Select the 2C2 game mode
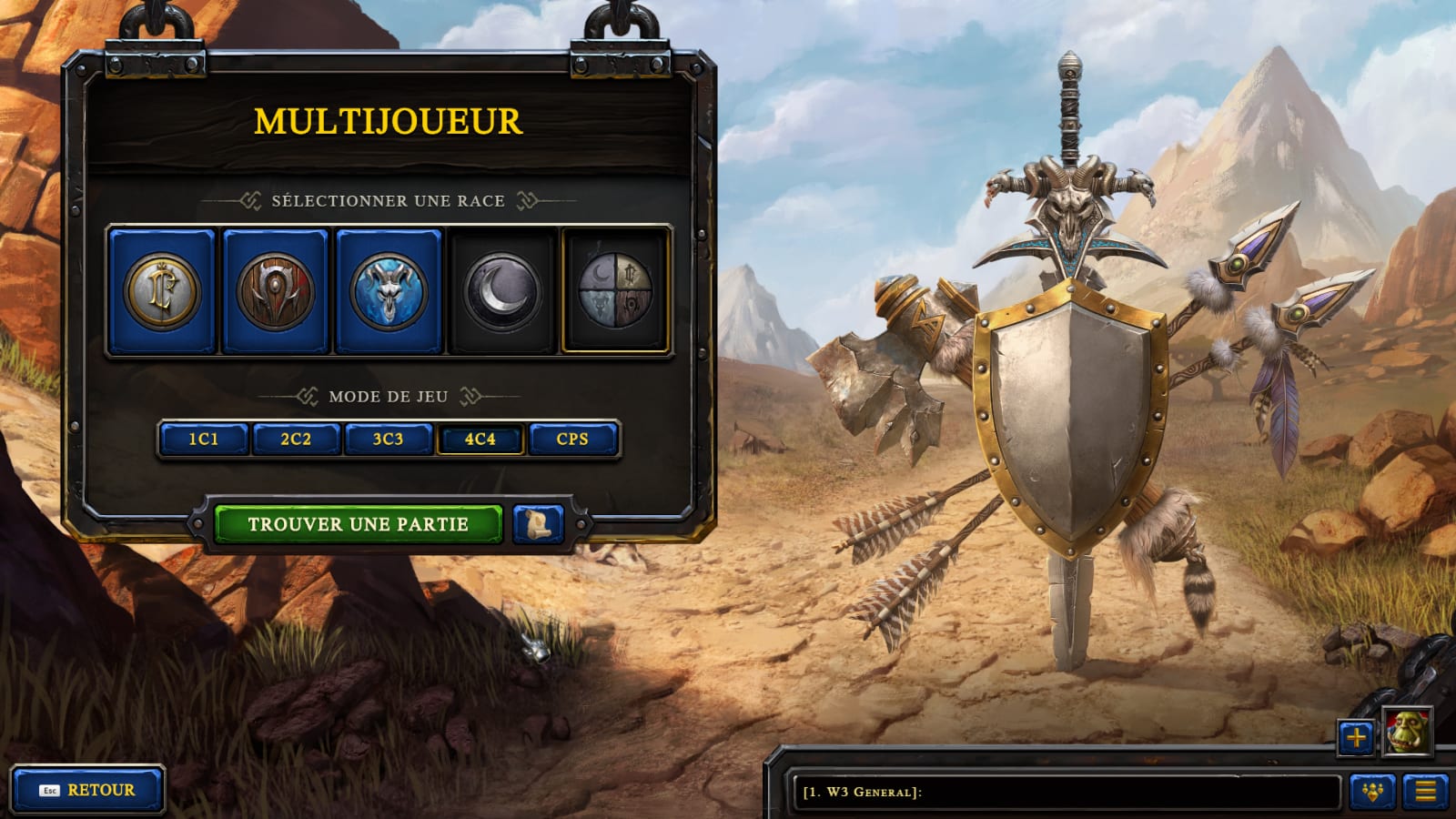Image resolution: width=1456 pixels, height=819 pixels. (296, 439)
